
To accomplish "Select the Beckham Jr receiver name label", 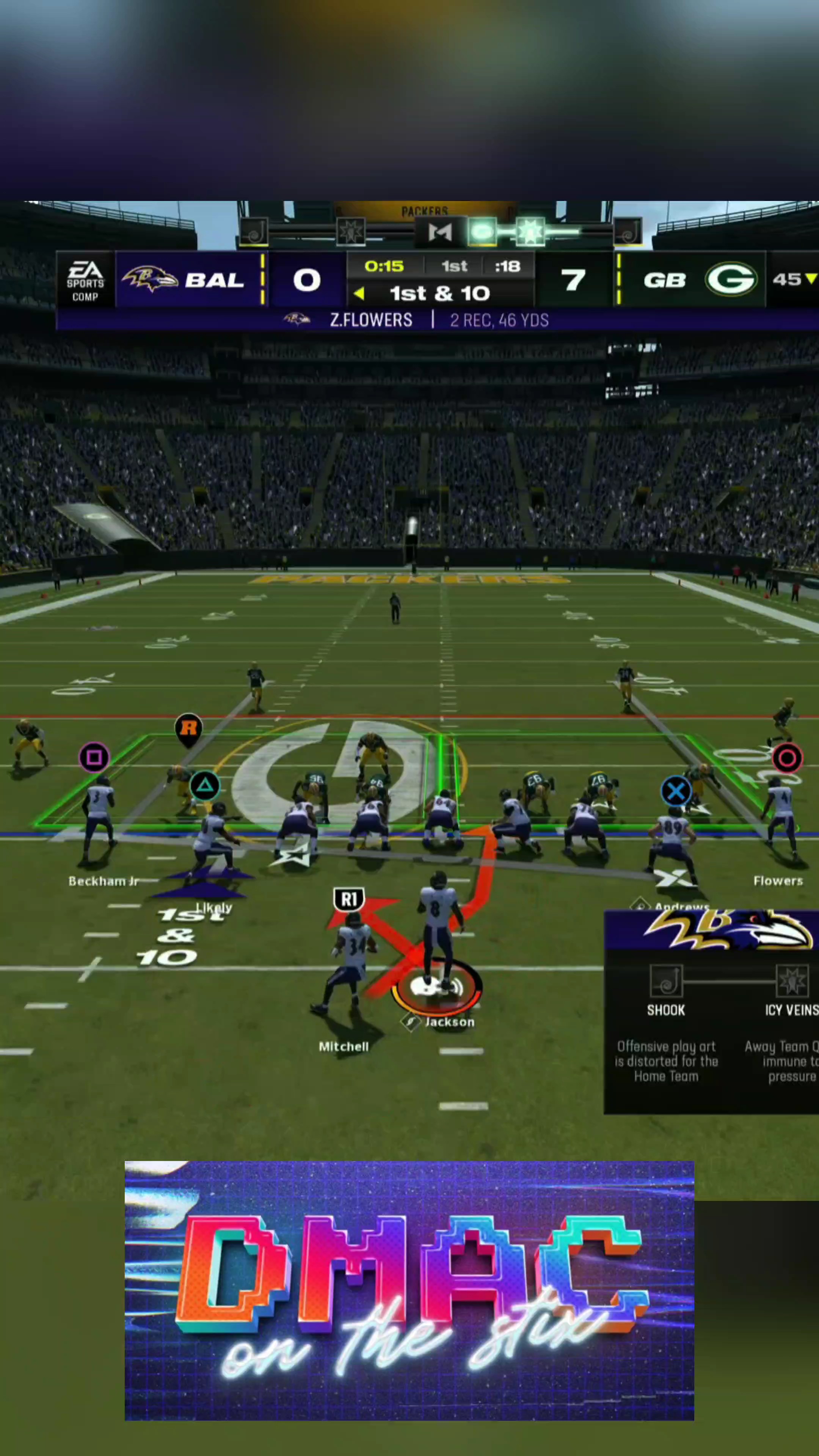I will pyautogui.click(x=104, y=881).
